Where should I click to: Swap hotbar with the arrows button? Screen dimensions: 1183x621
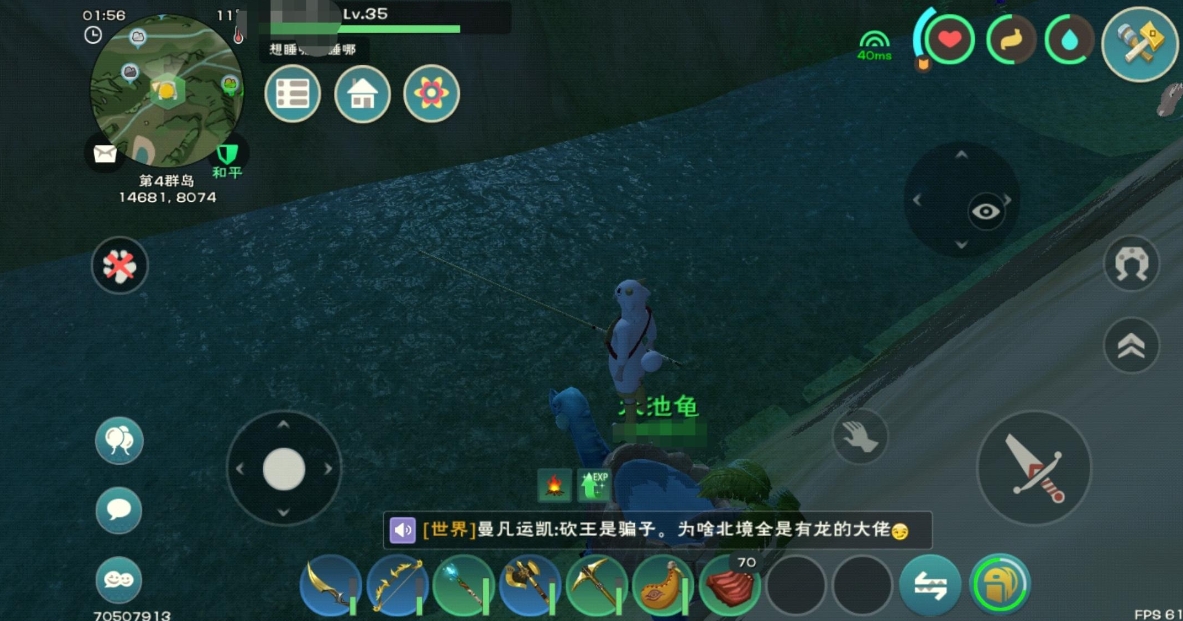coord(930,585)
